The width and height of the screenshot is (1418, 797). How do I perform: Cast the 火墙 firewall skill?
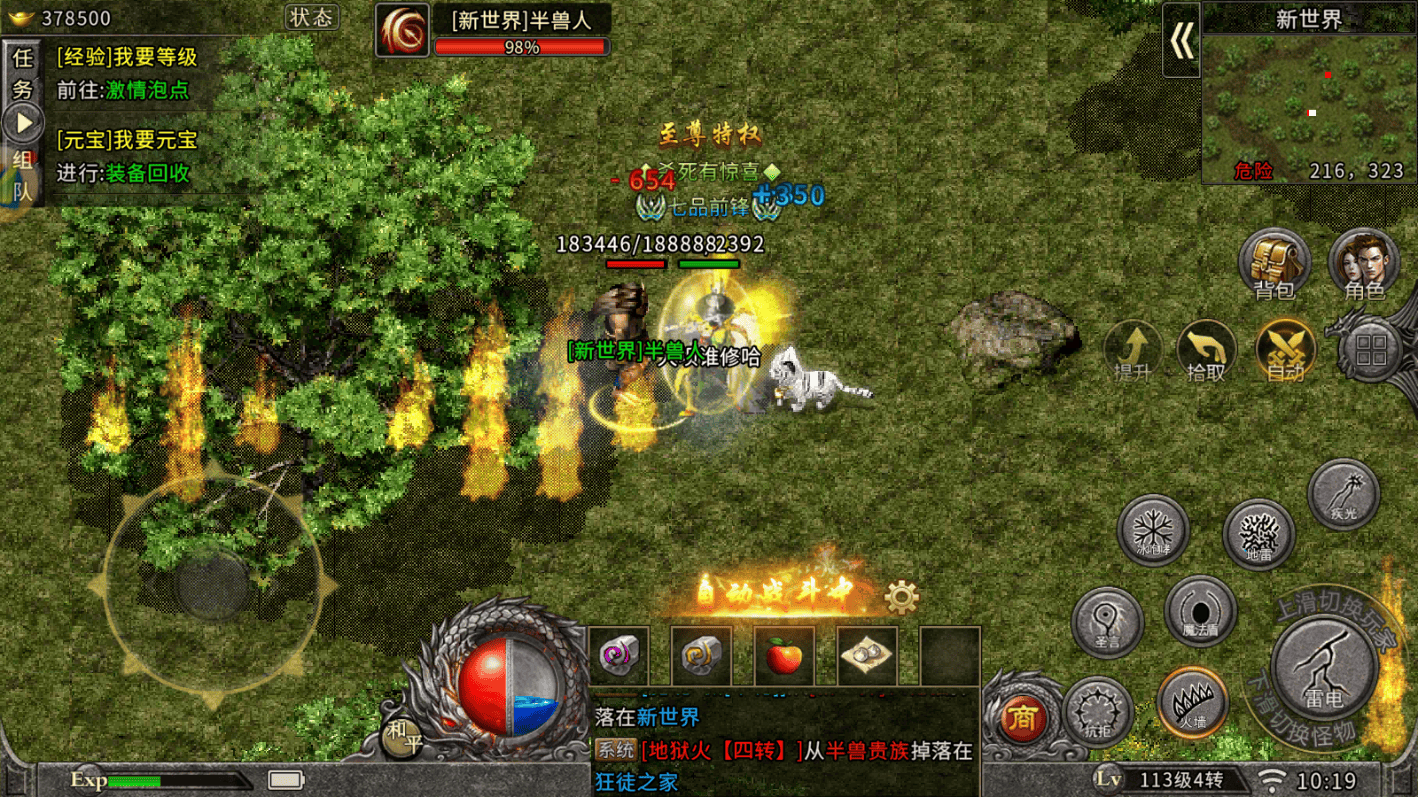click(1192, 702)
